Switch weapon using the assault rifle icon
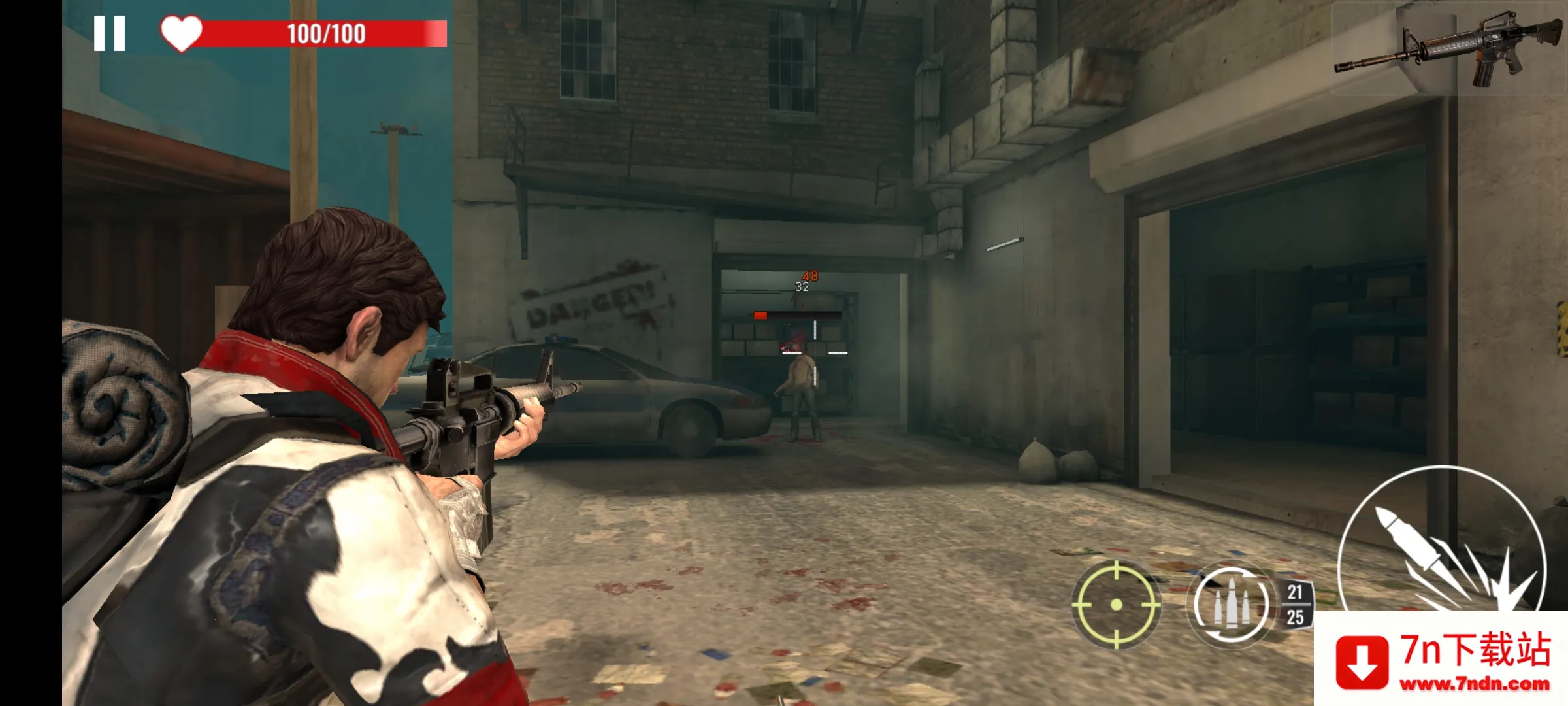 (x=1449, y=49)
